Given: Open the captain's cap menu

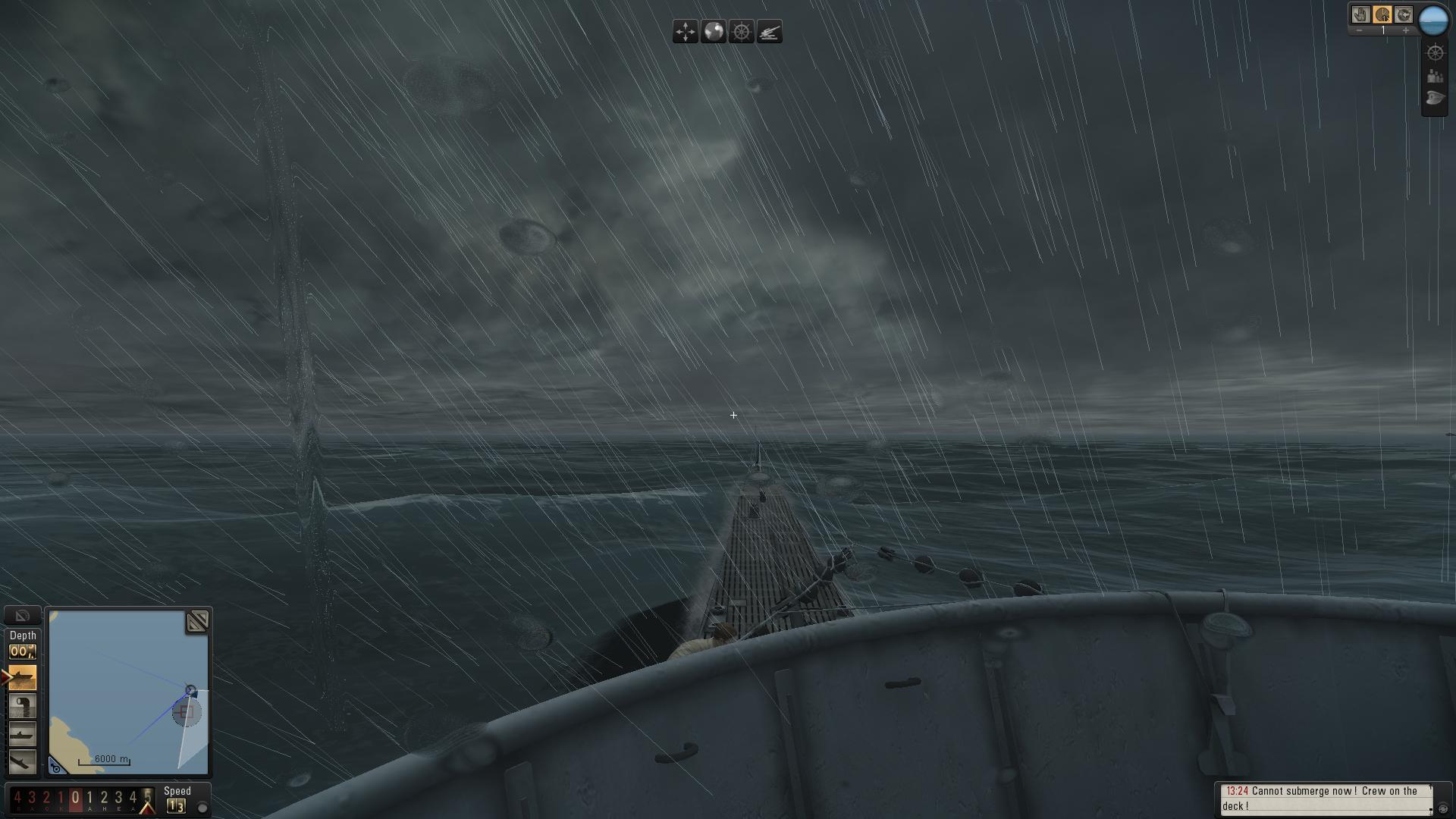Looking at the screenshot, I should 1435,98.
